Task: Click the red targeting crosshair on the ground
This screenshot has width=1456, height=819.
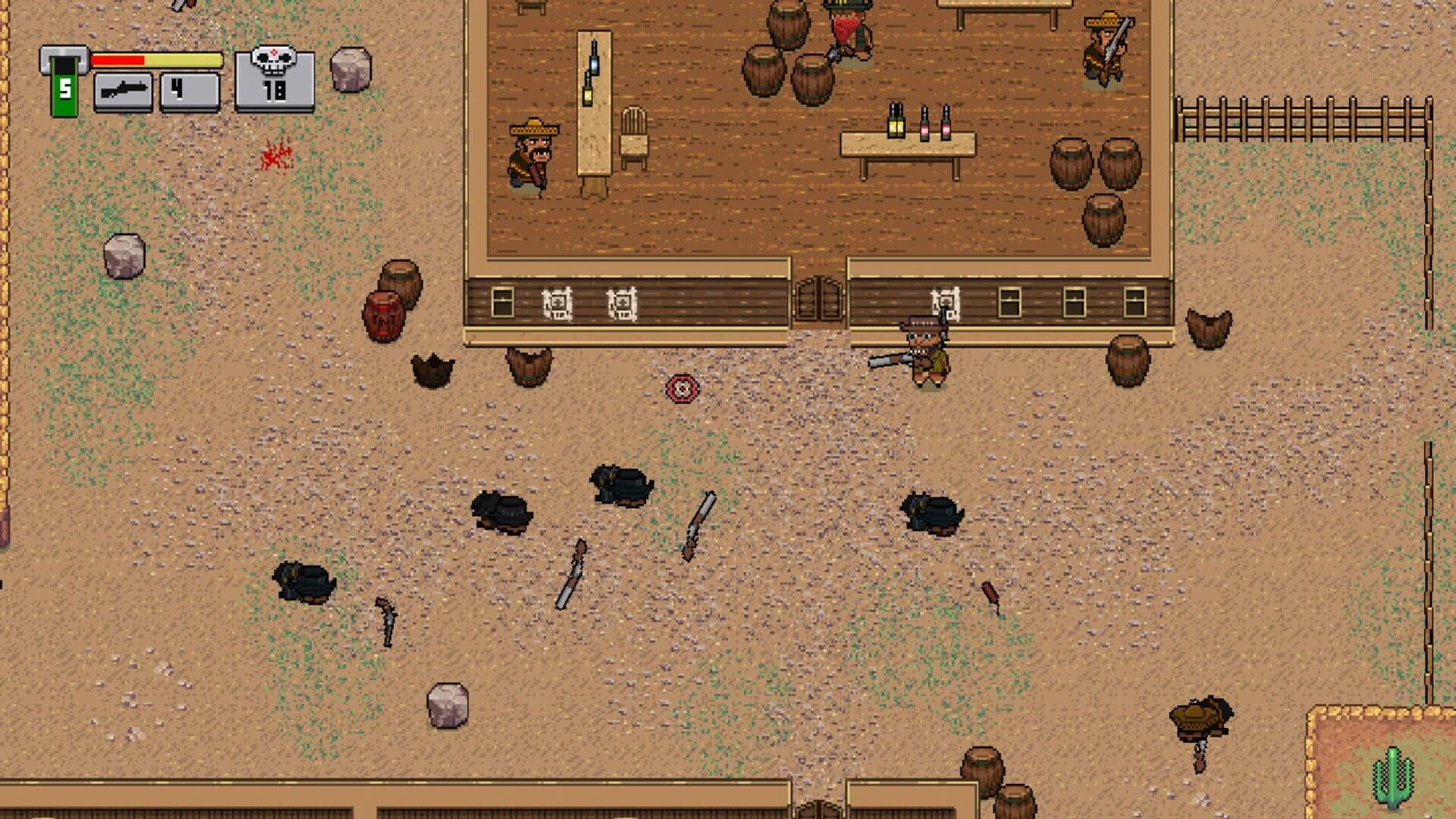Action: coord(681,388)
